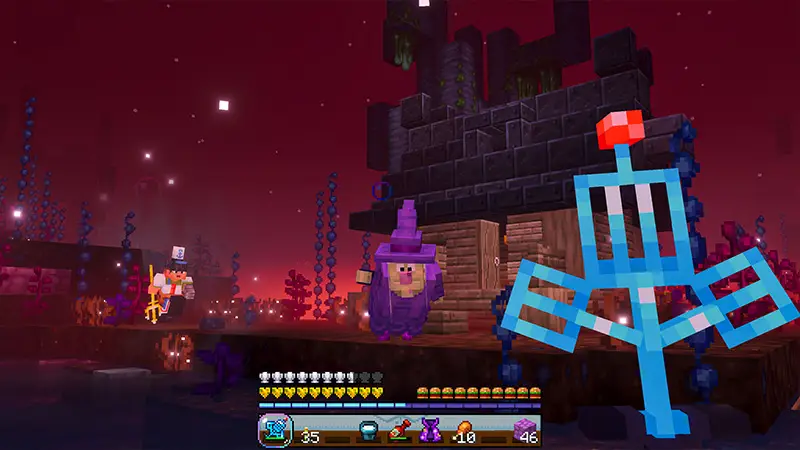Viewport: 800px width, 450px height.
Task: Select the red sauce bottle slot
Action: 399,431
